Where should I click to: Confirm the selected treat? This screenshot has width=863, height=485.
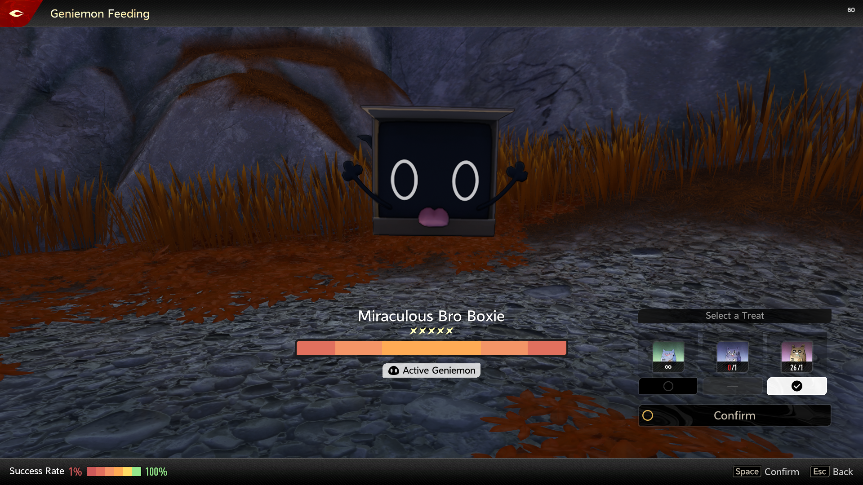(x=734, y=415)
